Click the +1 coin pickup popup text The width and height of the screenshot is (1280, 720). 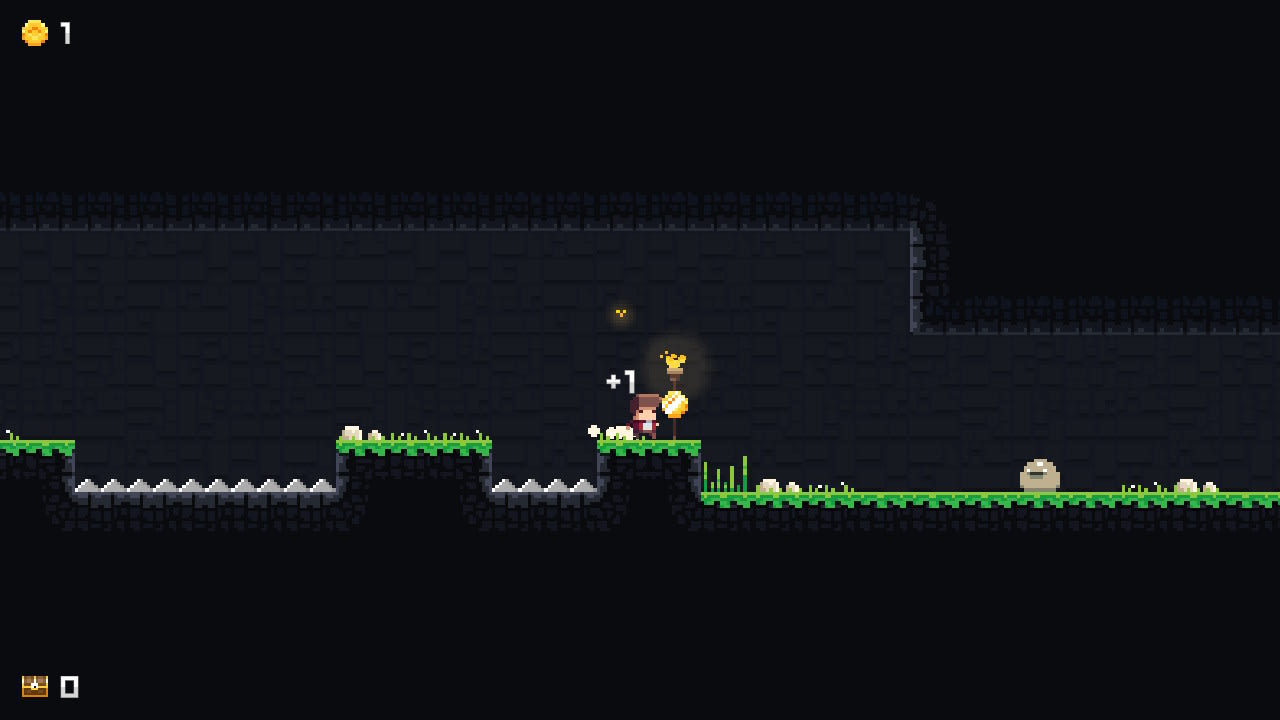tap(621, 381)
